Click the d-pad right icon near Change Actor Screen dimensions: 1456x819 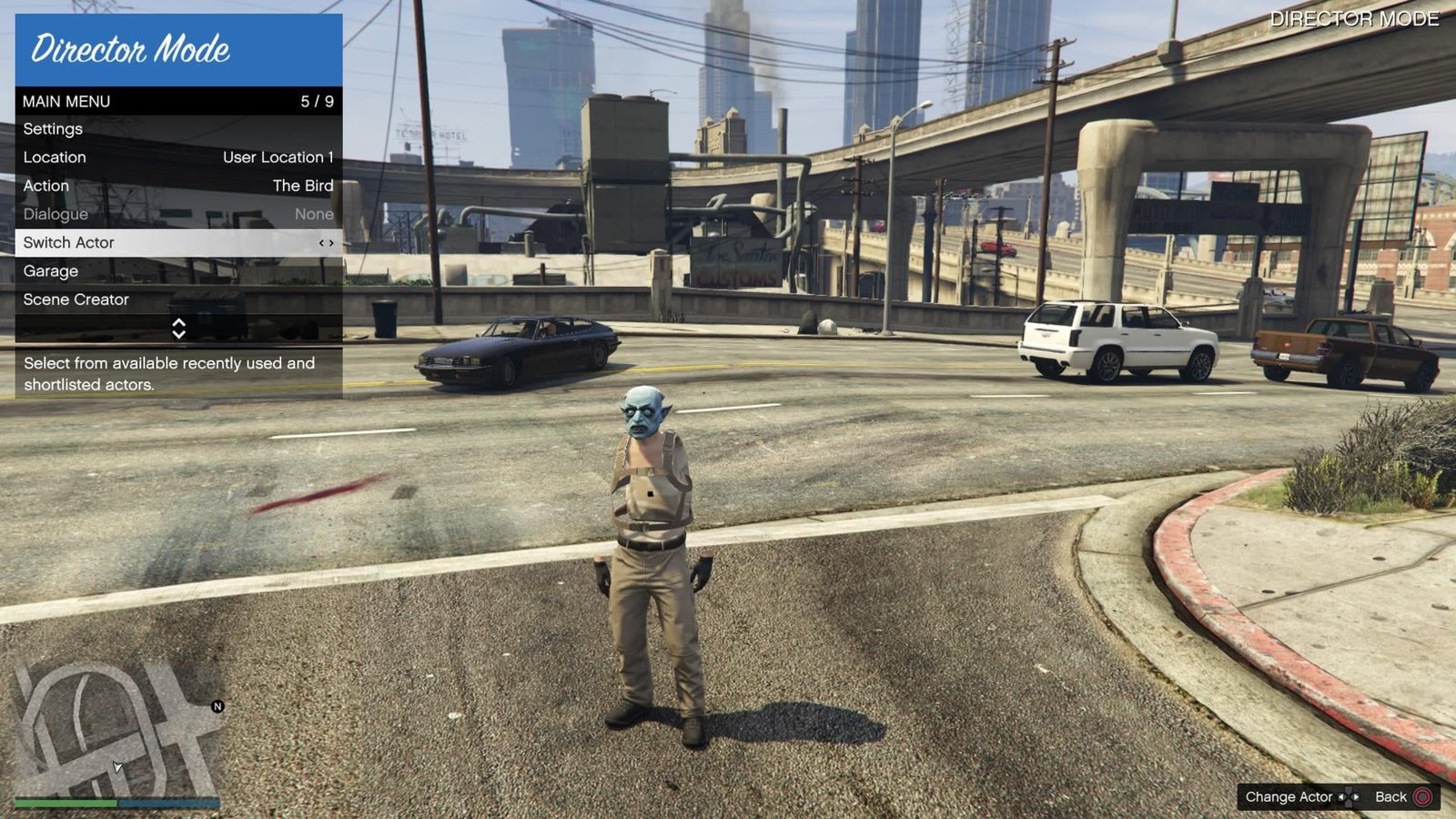(1356, 796)
